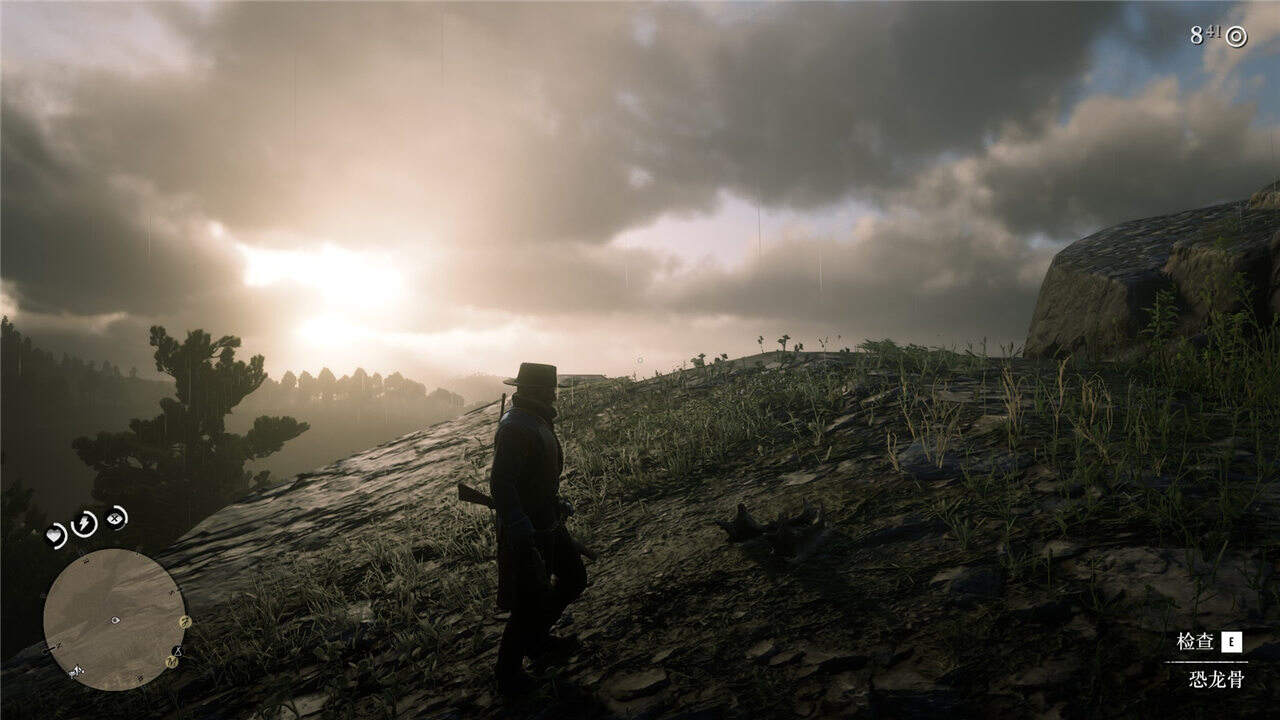Select the lightning bolt stamina core
Viewport: 1280px width, 720px height.
point(85,523)
